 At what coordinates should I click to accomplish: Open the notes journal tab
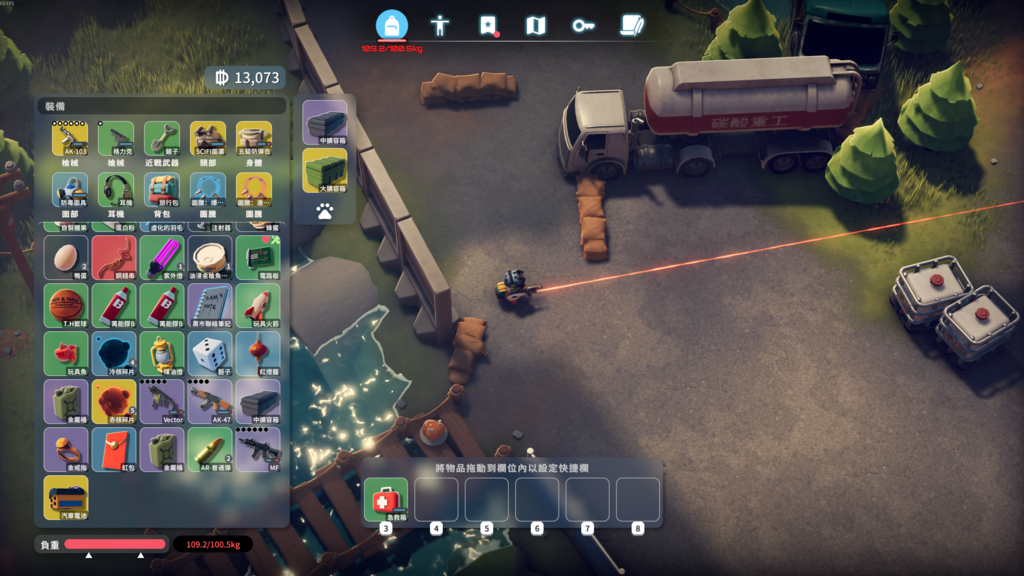pyautogui.click(x=631, y=25)
